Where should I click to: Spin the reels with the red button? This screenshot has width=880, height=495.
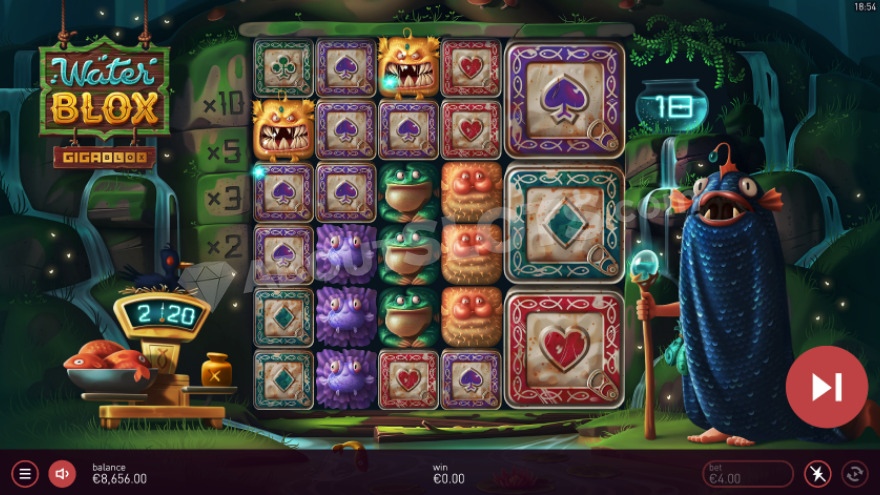tap(826, 387)
